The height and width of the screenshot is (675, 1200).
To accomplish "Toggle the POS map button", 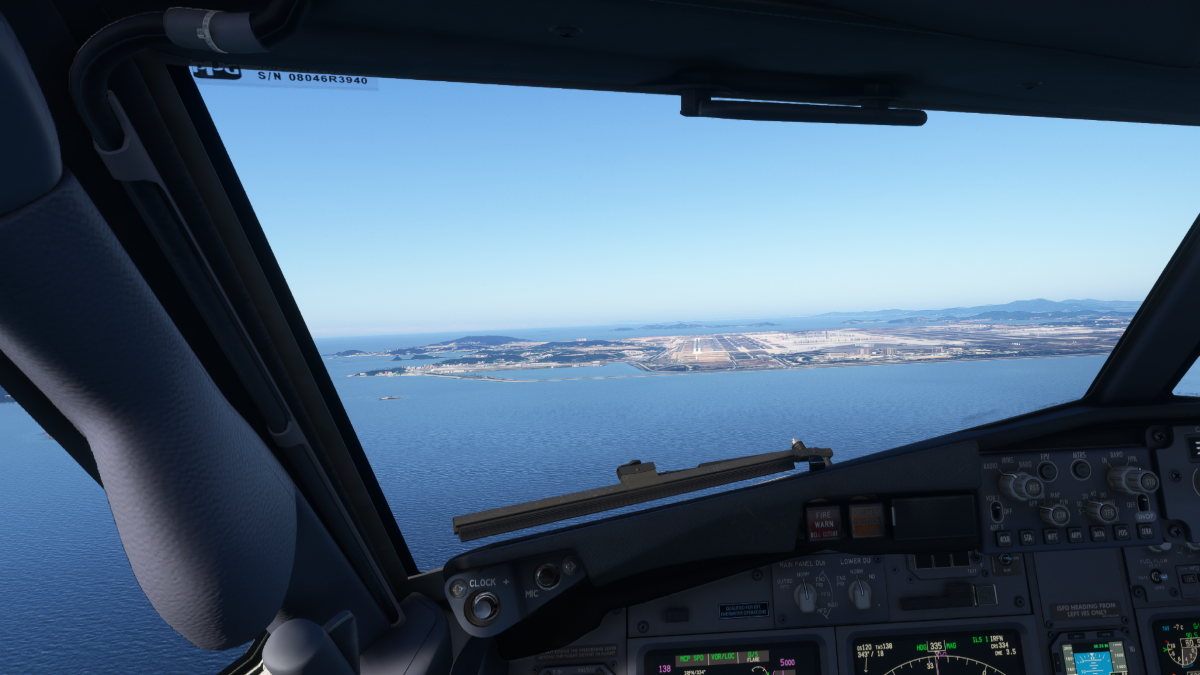I will click(x=1122, y=532).
